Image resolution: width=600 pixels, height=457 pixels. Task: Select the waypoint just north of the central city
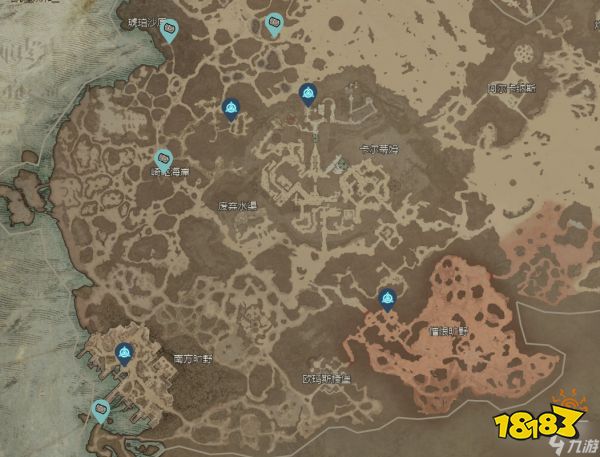[x=307, y=93]
